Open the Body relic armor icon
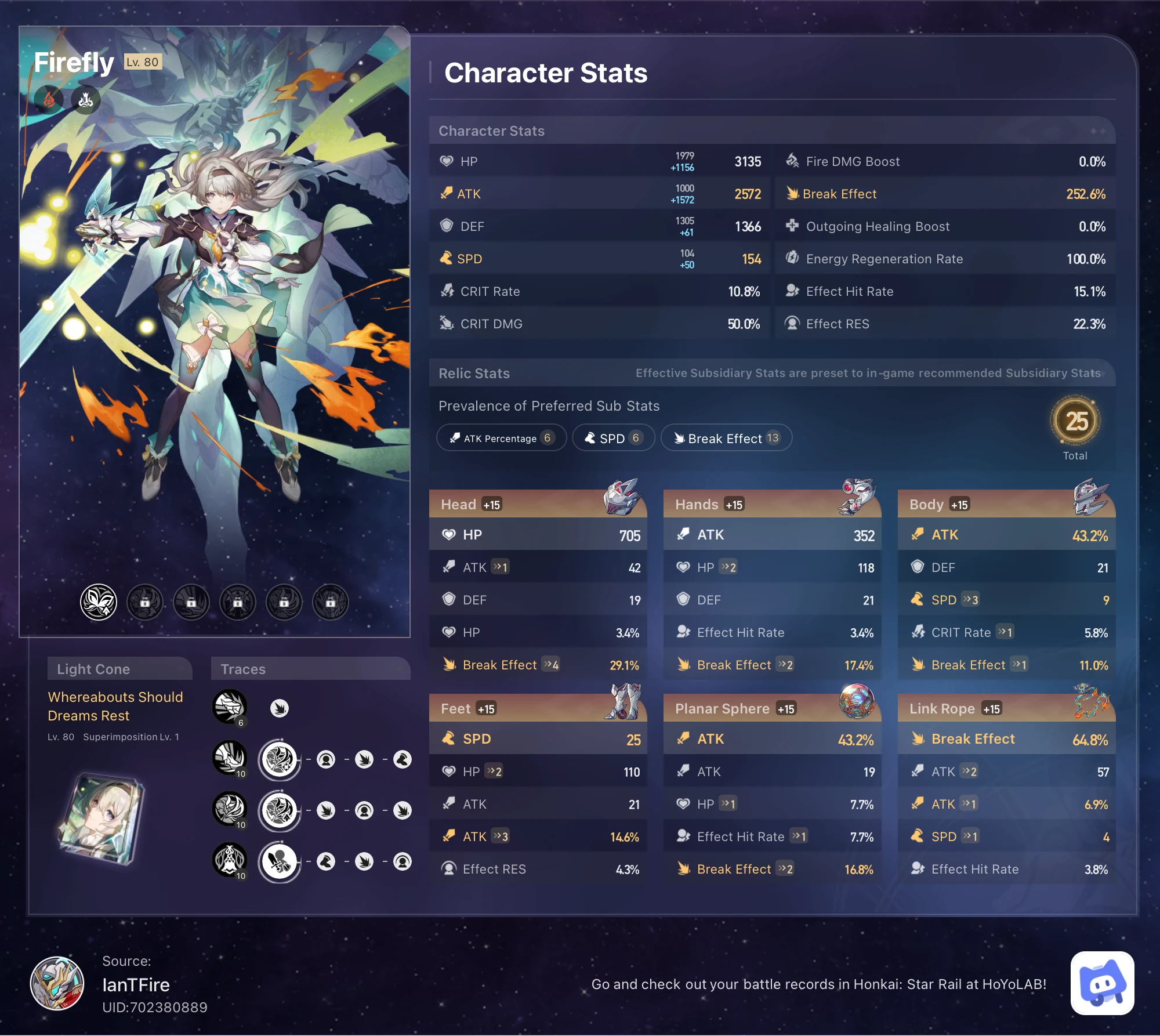The height and width of the screenshot is (1036, 1160). pyautogui.click(x=1092, y=496)
